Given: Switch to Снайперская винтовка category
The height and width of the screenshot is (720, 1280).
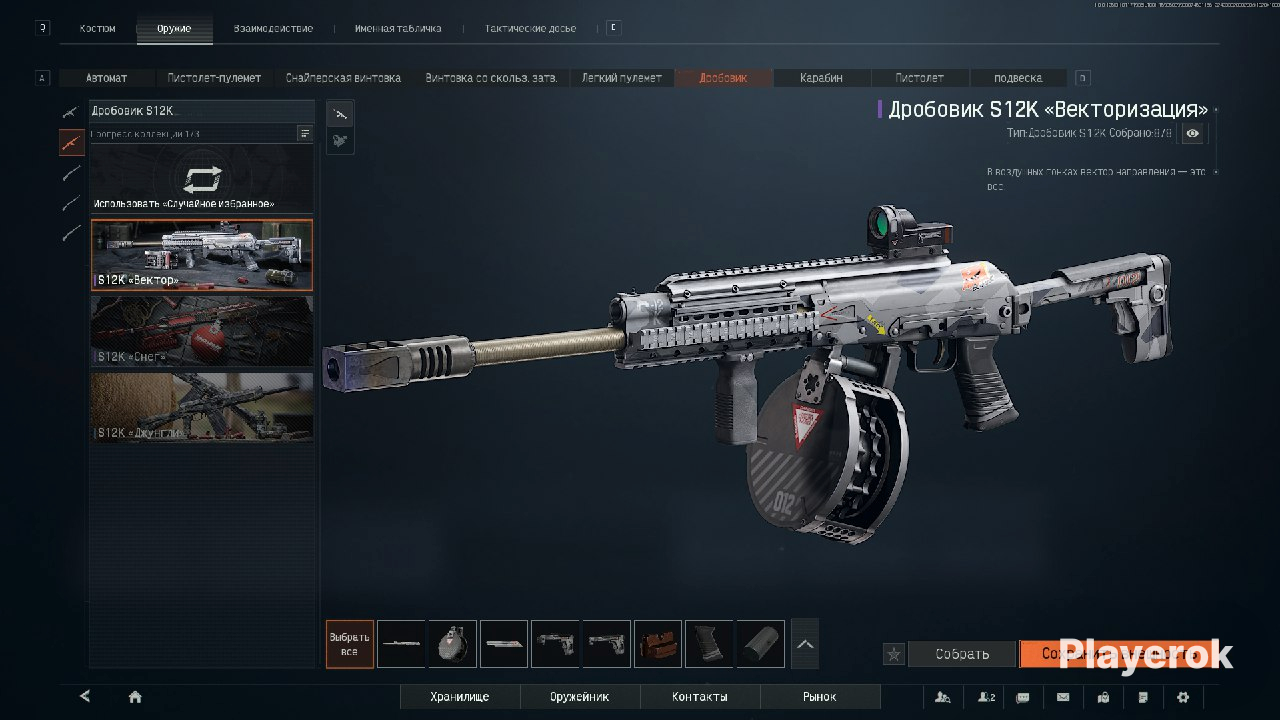Looking at the screenshot, I should (343, 78).
